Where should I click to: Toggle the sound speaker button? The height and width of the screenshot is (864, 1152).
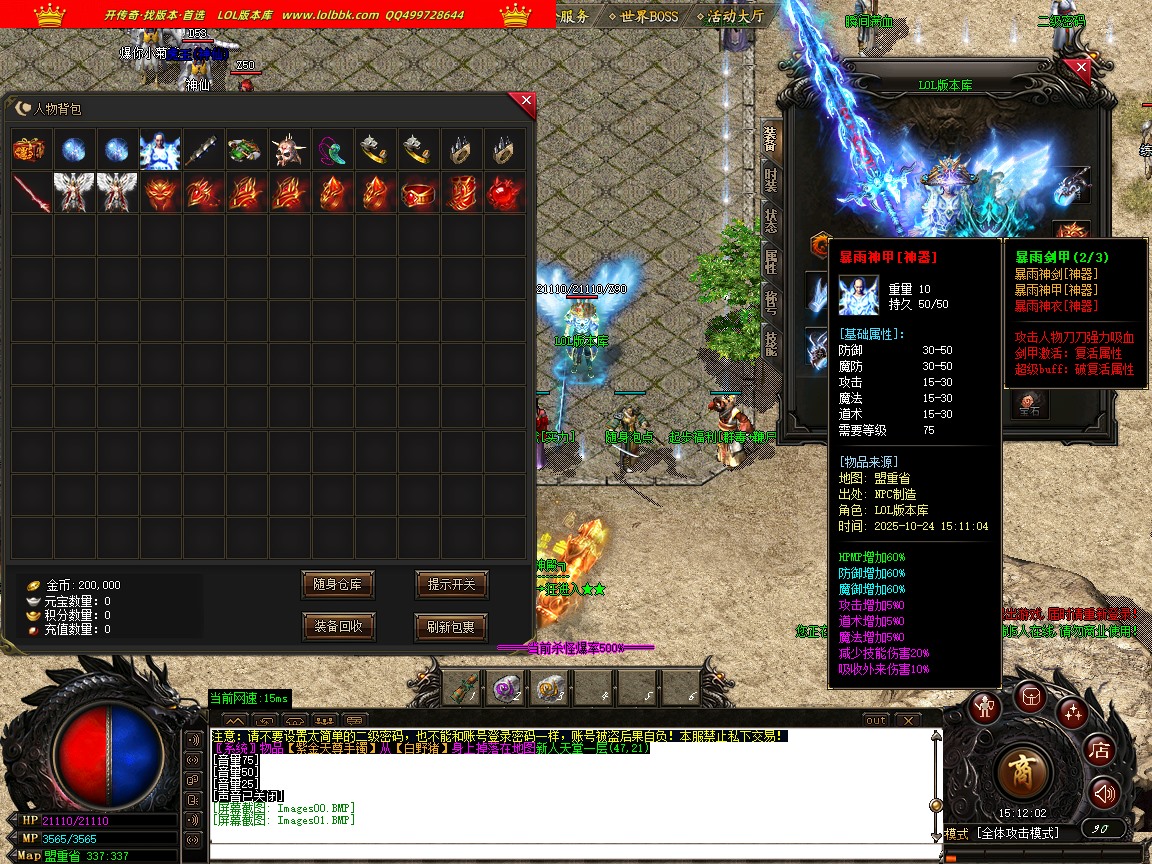click(x=1104, y=793)
